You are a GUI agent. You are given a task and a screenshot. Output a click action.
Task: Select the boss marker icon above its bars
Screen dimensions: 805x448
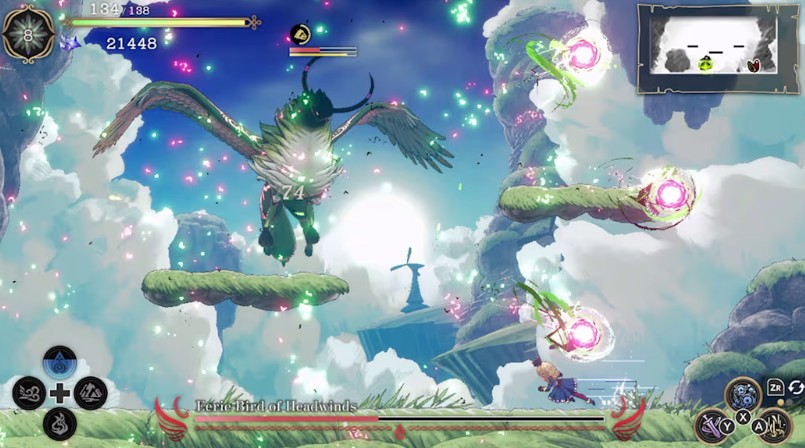(300, 34)
